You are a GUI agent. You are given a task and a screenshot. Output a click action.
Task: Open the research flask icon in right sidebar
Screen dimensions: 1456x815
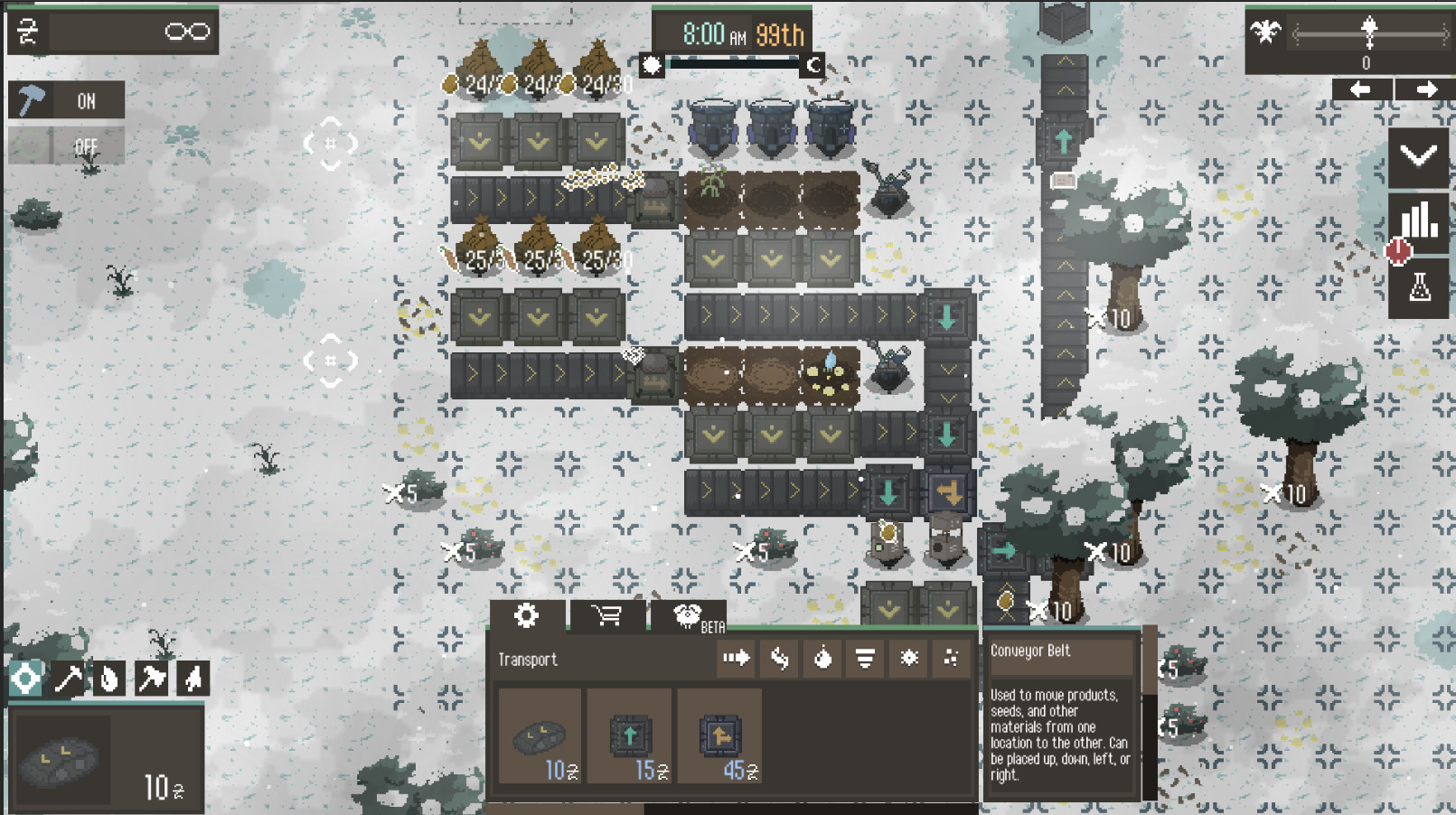[1420, 286]
